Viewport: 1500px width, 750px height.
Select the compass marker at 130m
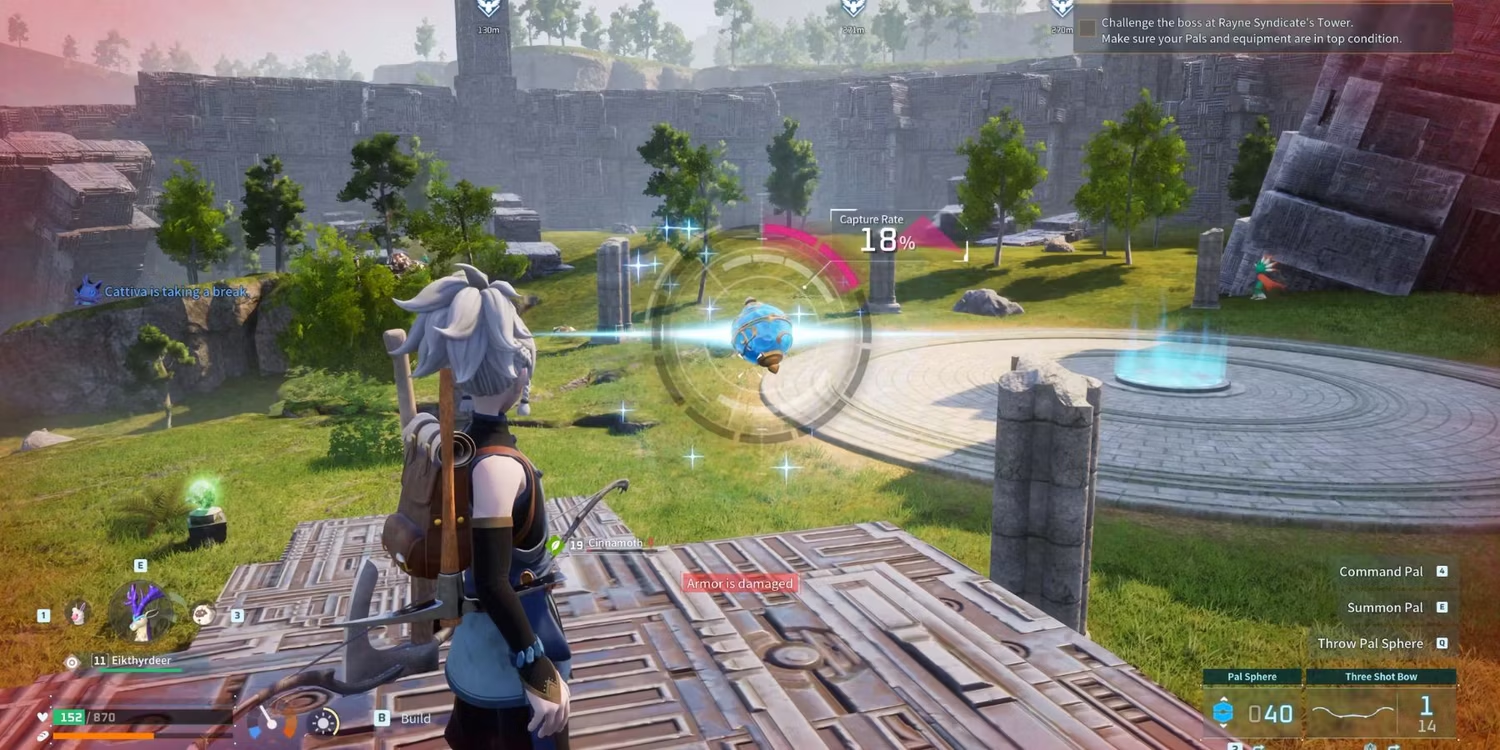pyautogui.click(x=488, y=9)
